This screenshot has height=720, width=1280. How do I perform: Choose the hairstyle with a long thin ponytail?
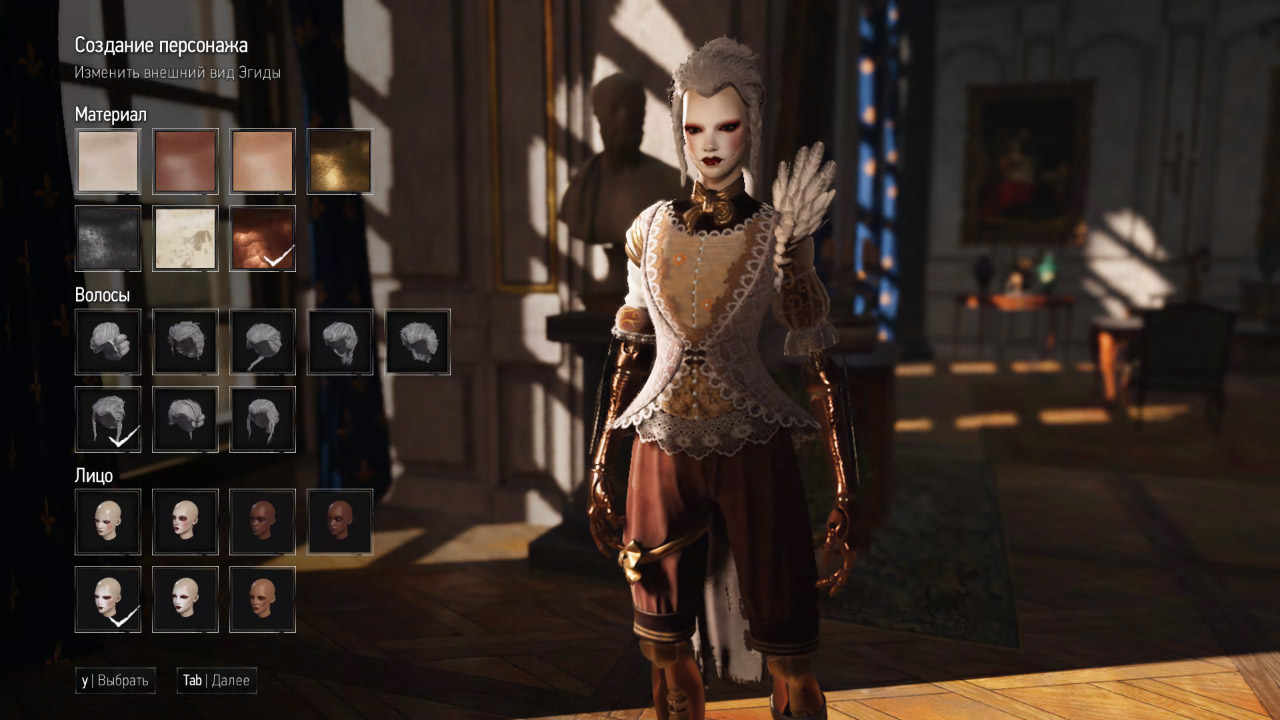point(262,341)
